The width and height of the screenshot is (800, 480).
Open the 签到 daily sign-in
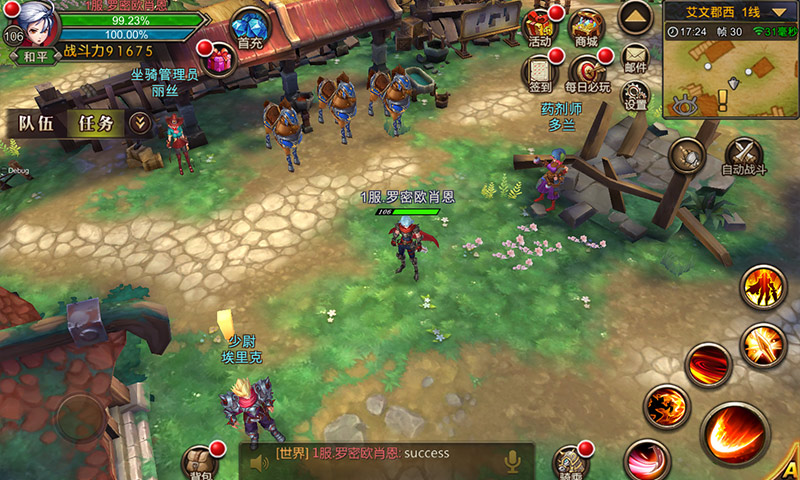540,74
